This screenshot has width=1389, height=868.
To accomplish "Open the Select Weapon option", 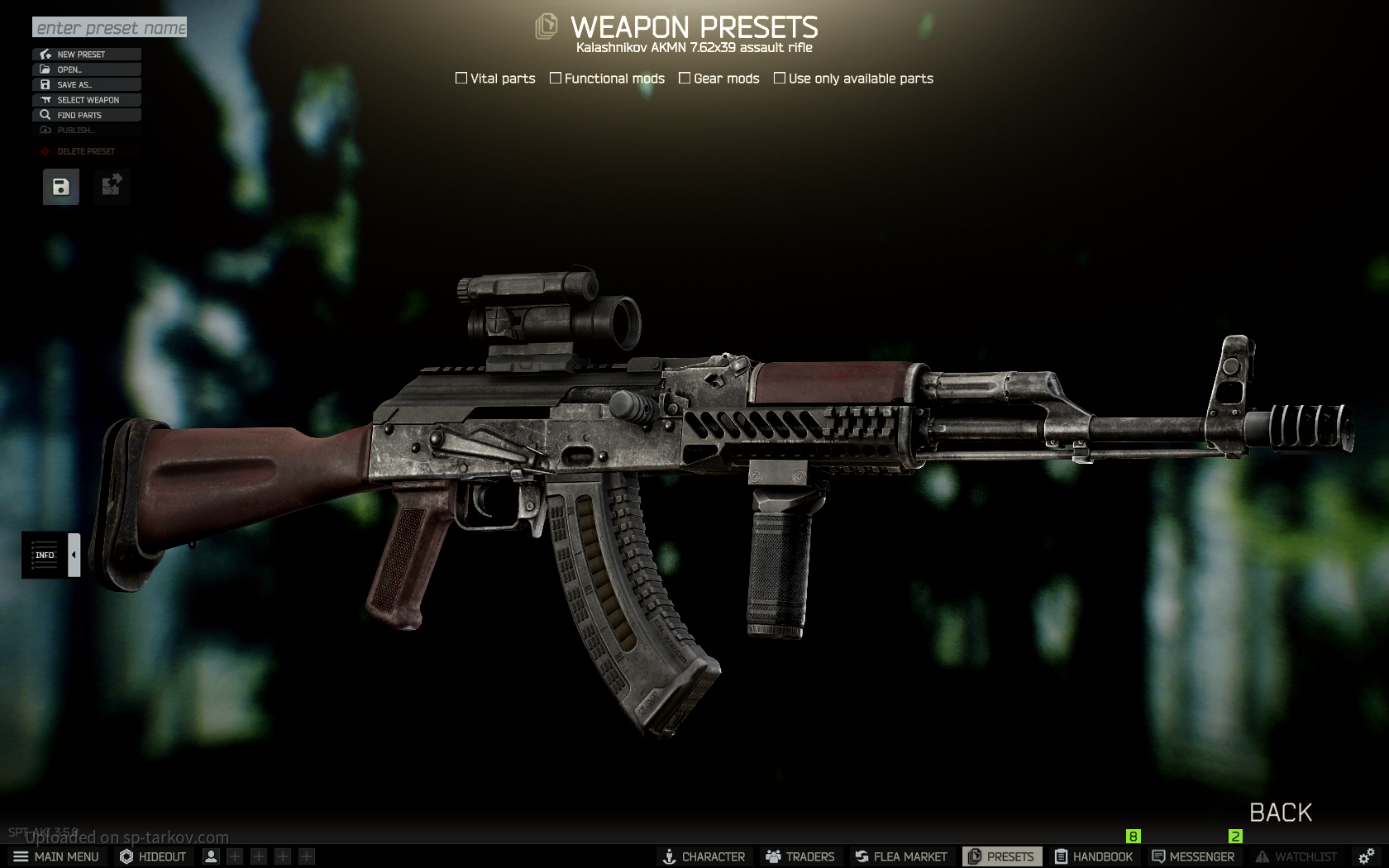I will coord(87,100).
